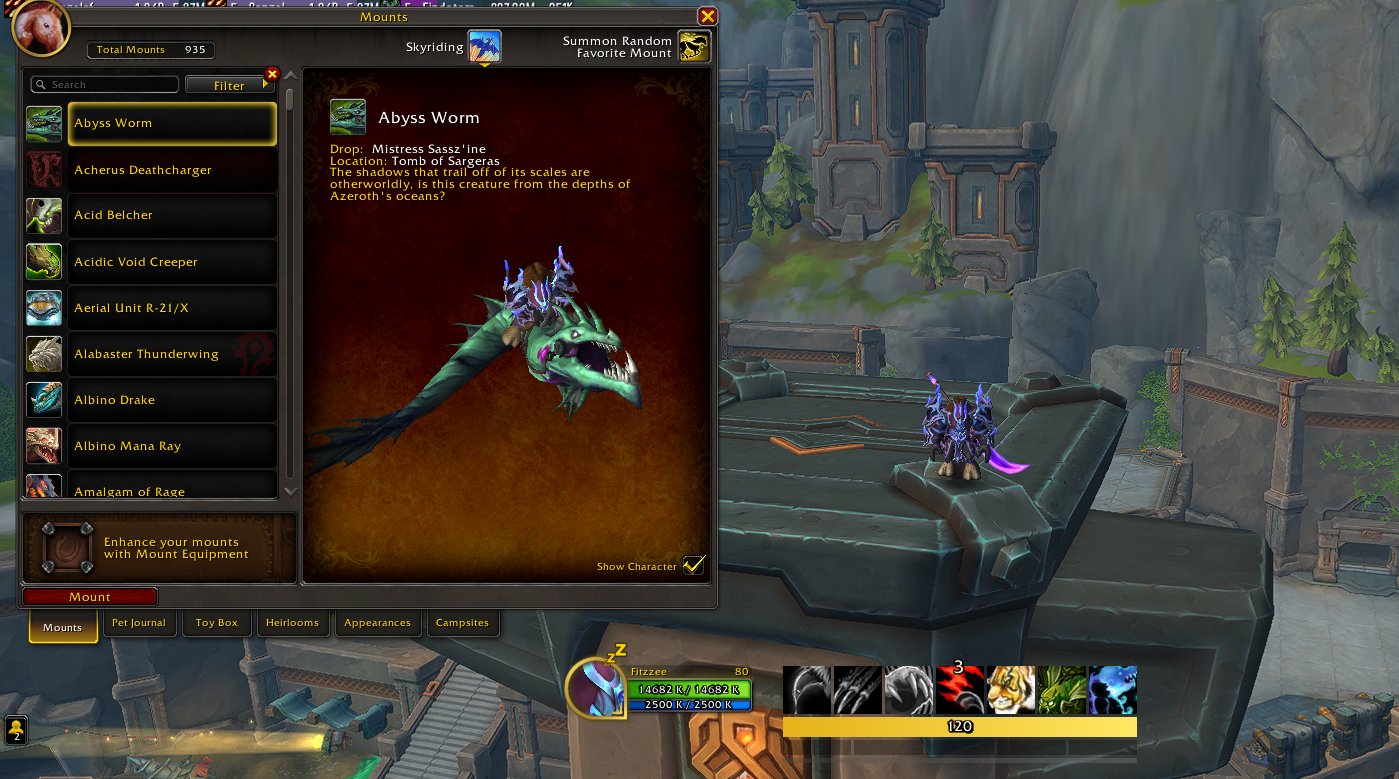The height and width of the screenshot is (779, 1399).
Task: Select Aerial Unit R-21/X mount
Action: (x=172, y=308)
